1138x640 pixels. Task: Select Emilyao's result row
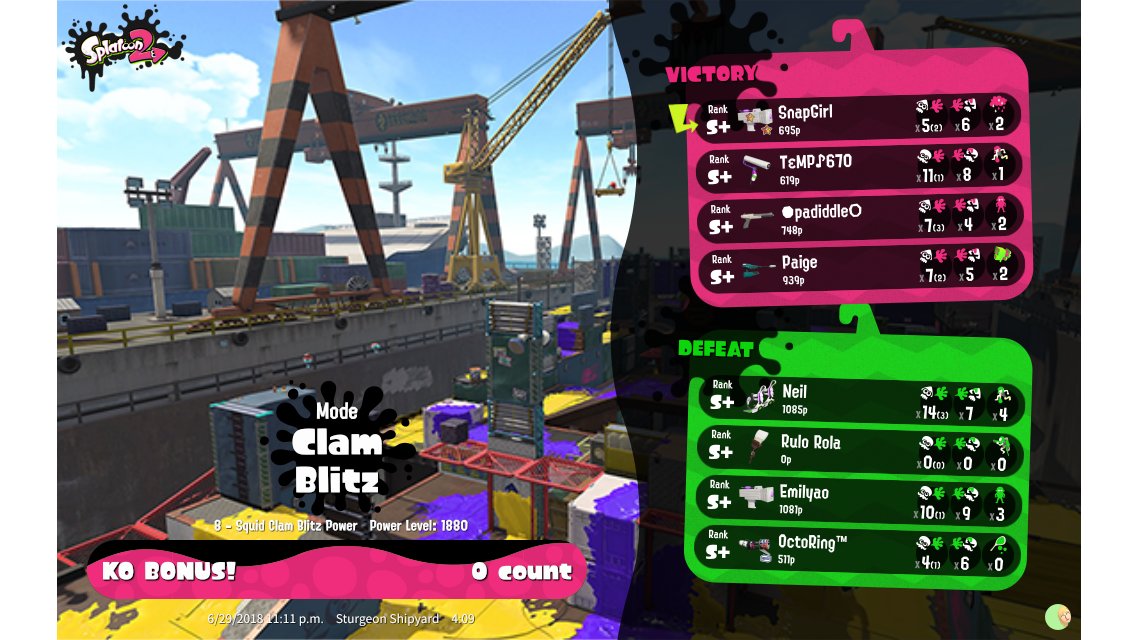tap(860, 500)
